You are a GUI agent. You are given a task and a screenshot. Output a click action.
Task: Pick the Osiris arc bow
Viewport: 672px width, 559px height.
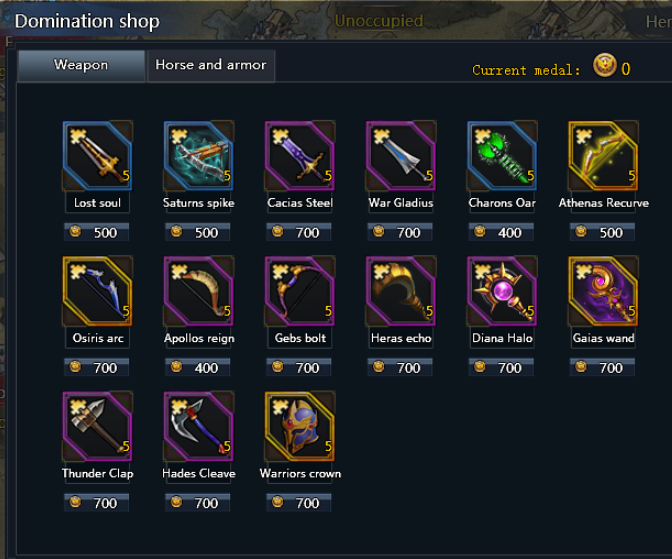point(98,291)
